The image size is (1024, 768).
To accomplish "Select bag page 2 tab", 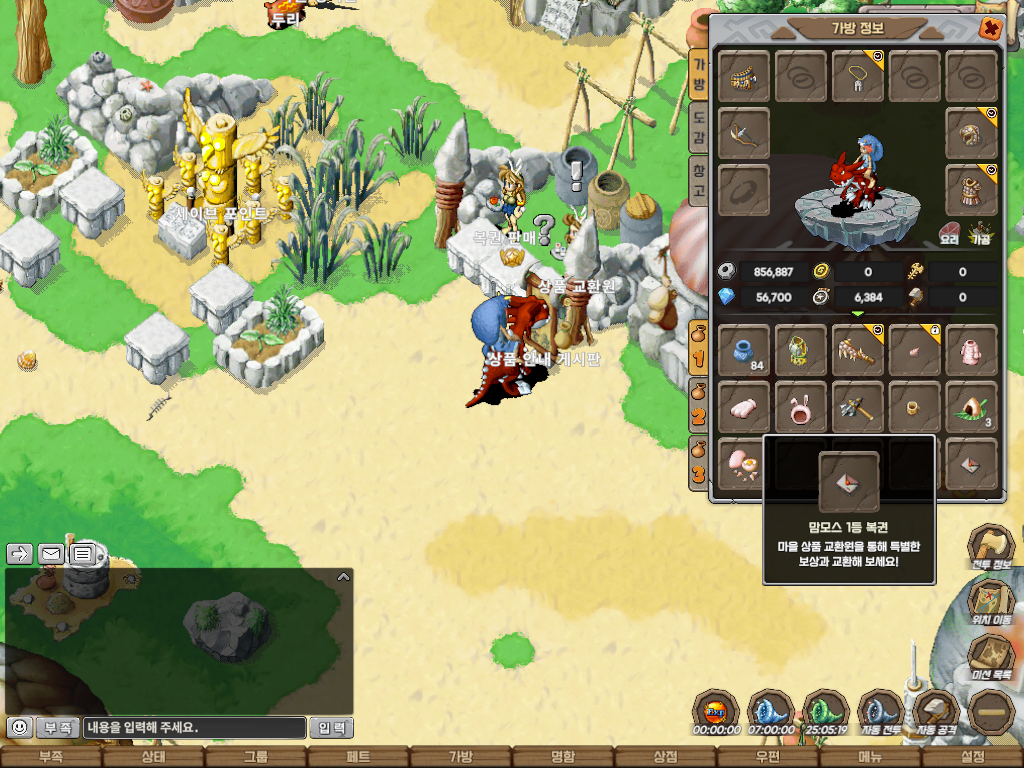I will pos(698,408).
